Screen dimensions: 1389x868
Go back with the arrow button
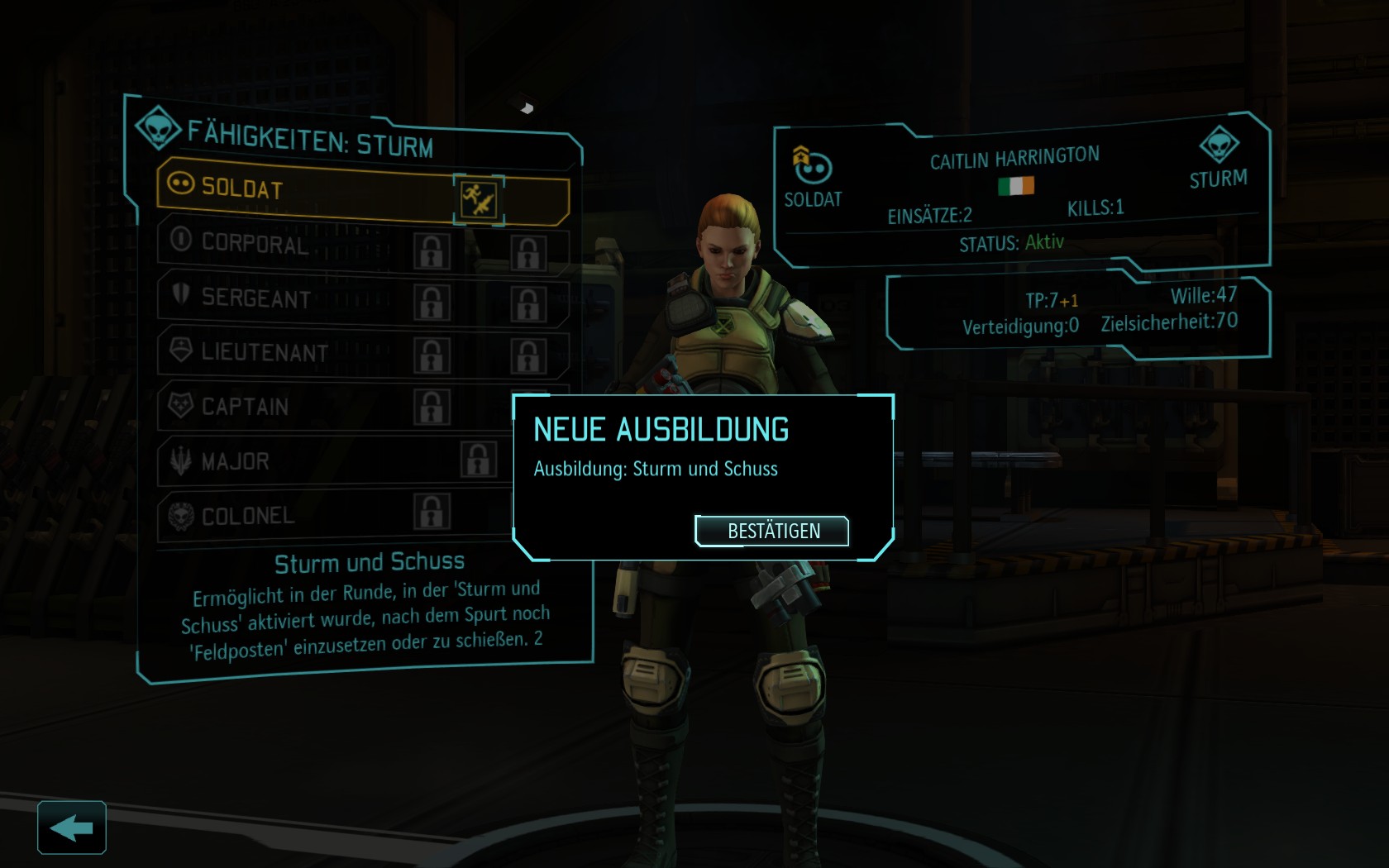(x=71, y=827)
